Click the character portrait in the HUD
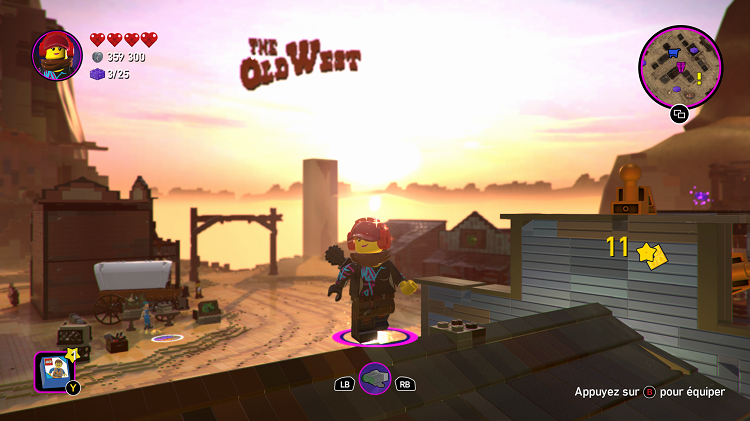Screen dimensions: 750x421 pyautogui.click(x=56, y=55)
